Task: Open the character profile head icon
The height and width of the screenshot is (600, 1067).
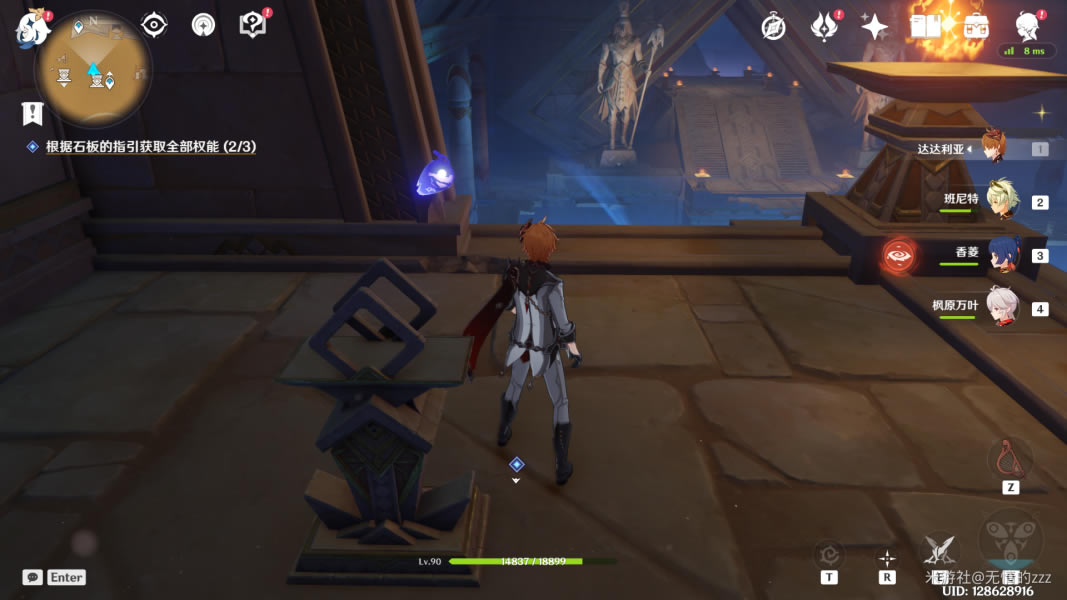Action: point(1027,25)
